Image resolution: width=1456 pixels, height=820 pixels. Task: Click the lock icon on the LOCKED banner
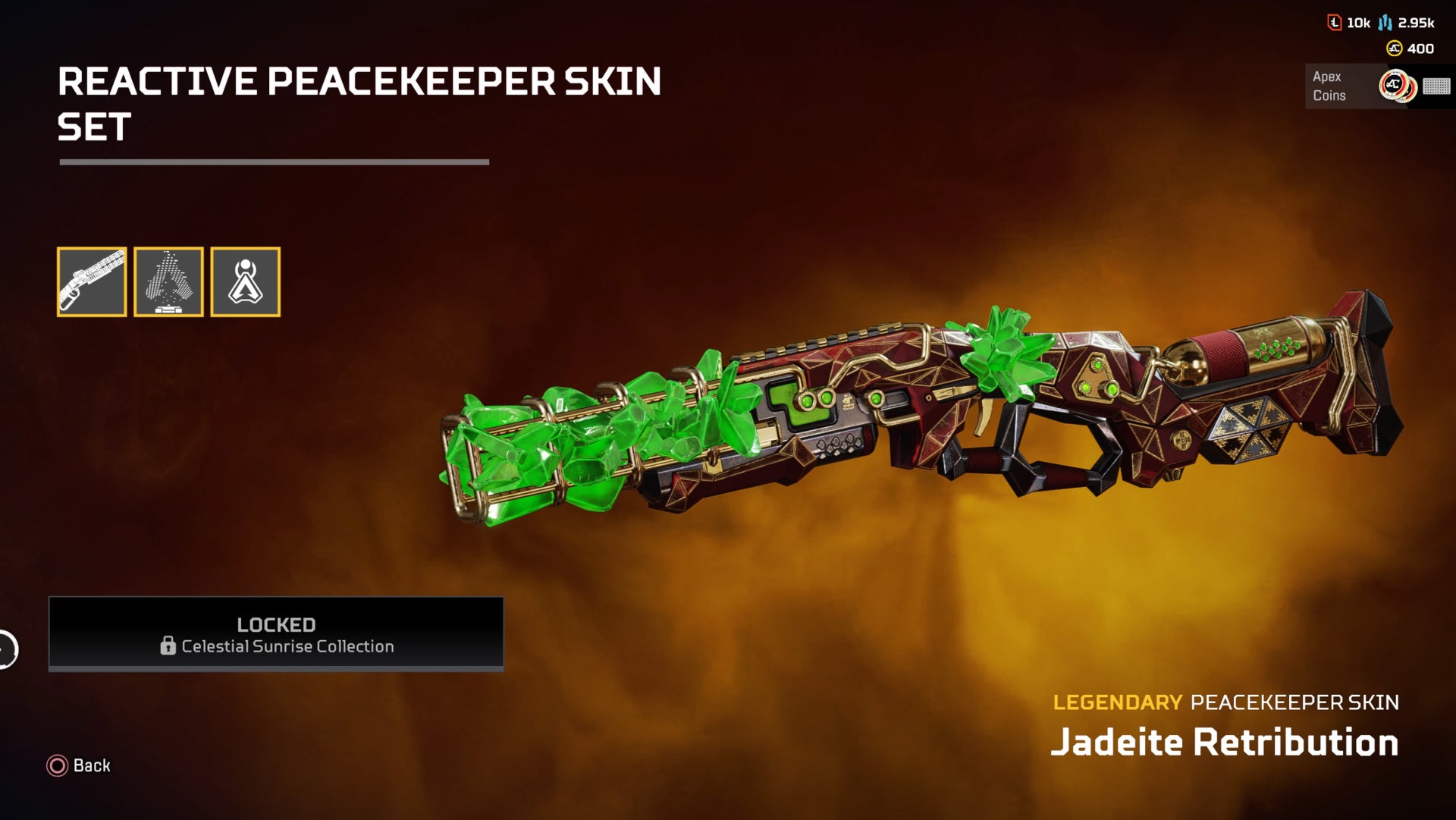click(167, 647)
